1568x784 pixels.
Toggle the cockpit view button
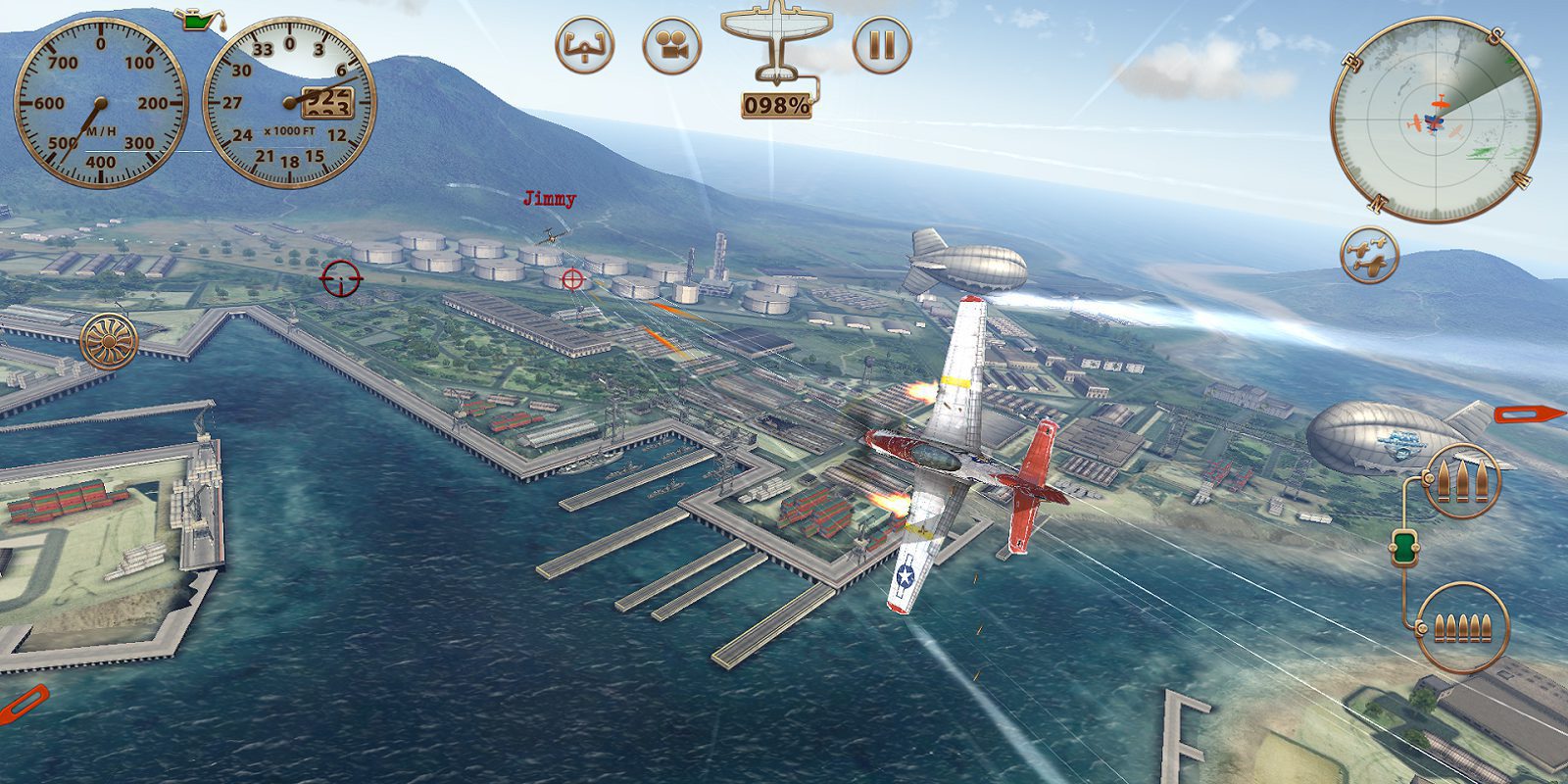click(x=585, y=45)
